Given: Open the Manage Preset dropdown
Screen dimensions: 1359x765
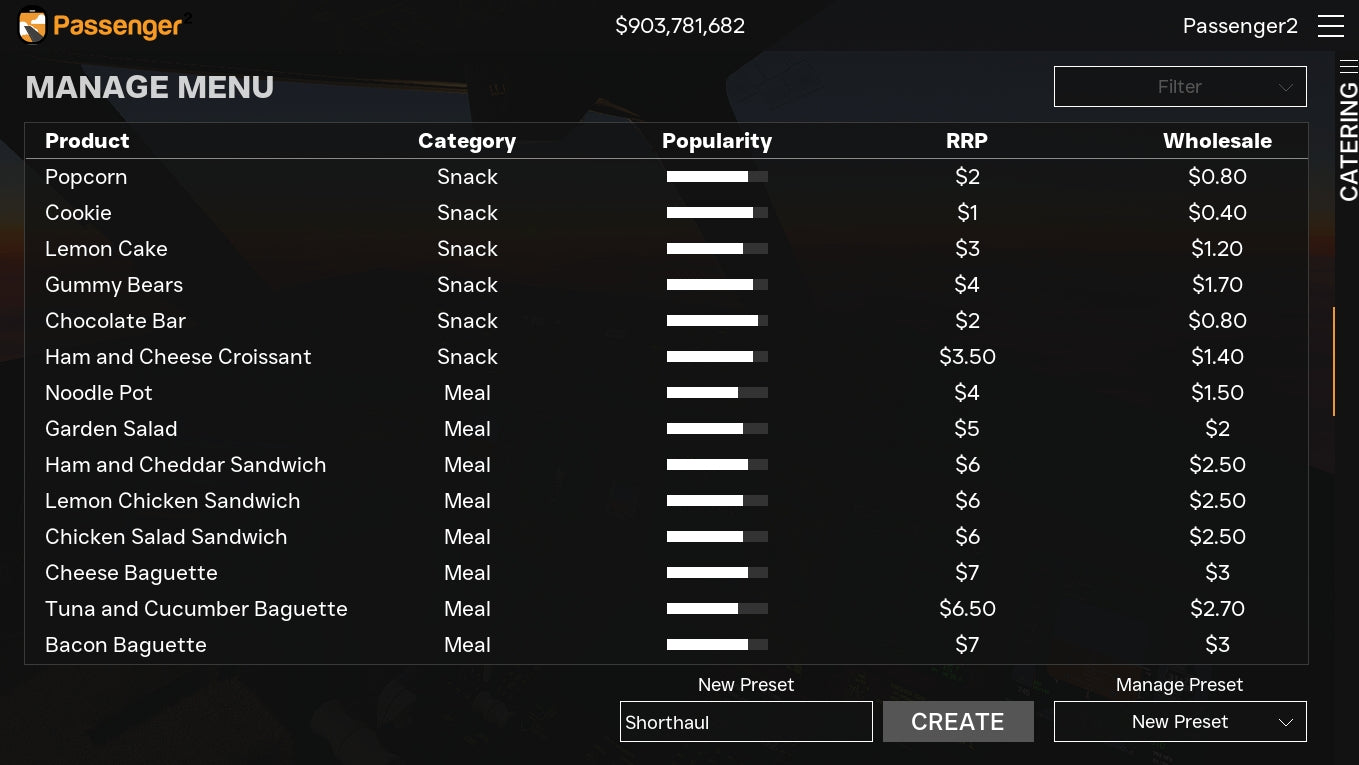Looking at the screenshot, I should (x=1180, y=722).
